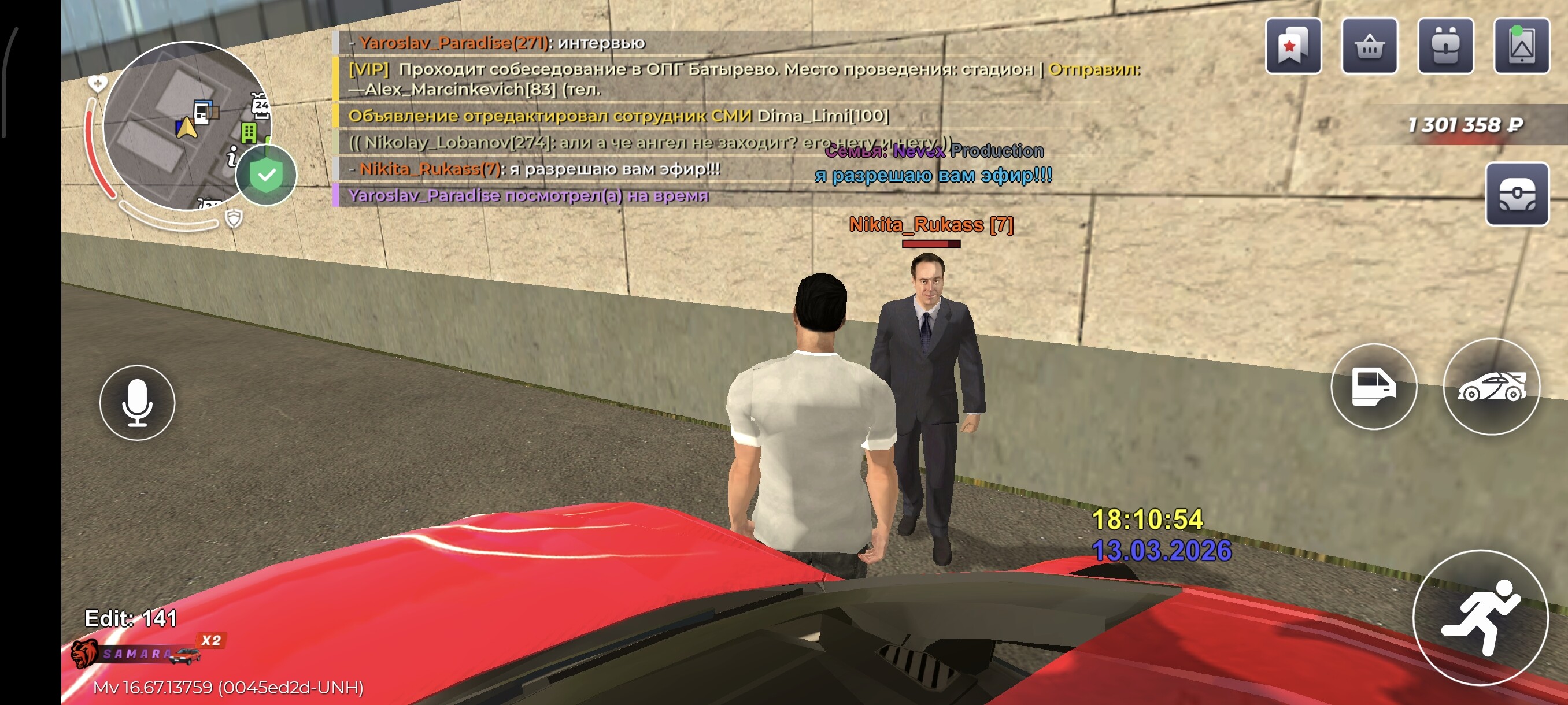Open the backpack inventory
1568x705 pixels.
click(x=1445, y=46)
